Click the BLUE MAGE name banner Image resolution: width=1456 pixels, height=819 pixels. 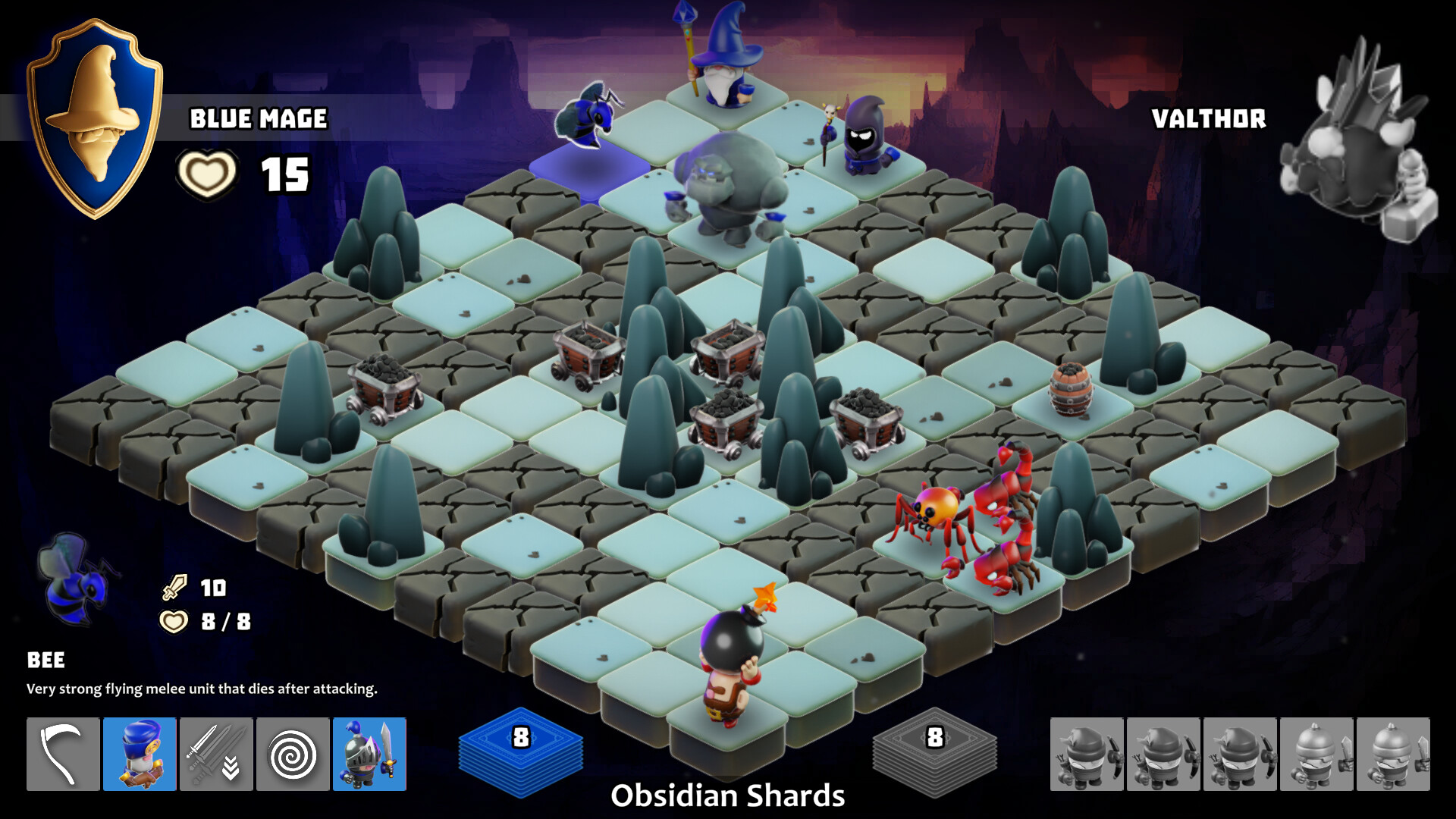(x=259, y=118)
